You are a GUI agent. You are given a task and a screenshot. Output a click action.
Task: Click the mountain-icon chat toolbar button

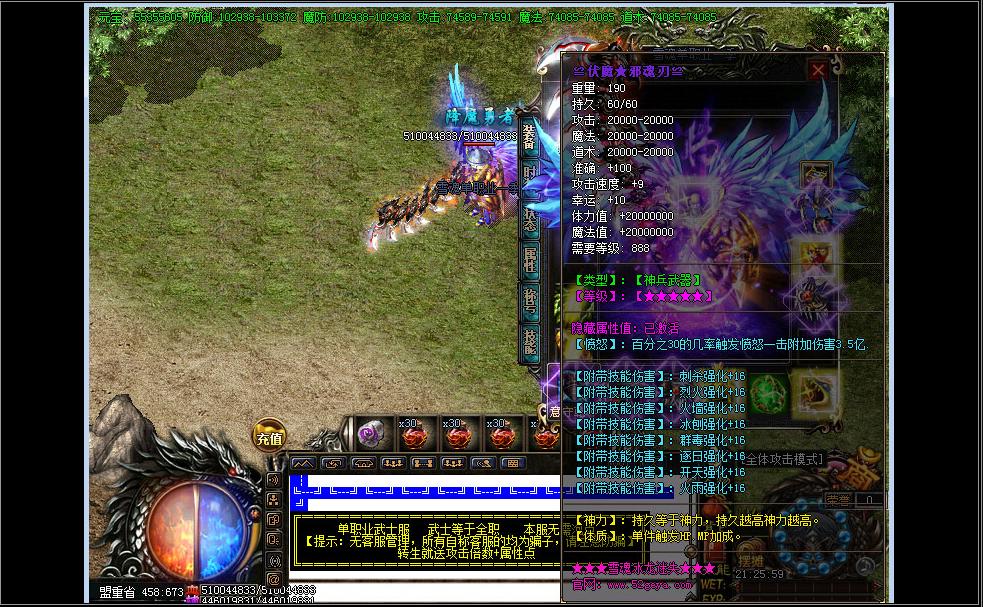pos(303,463)
